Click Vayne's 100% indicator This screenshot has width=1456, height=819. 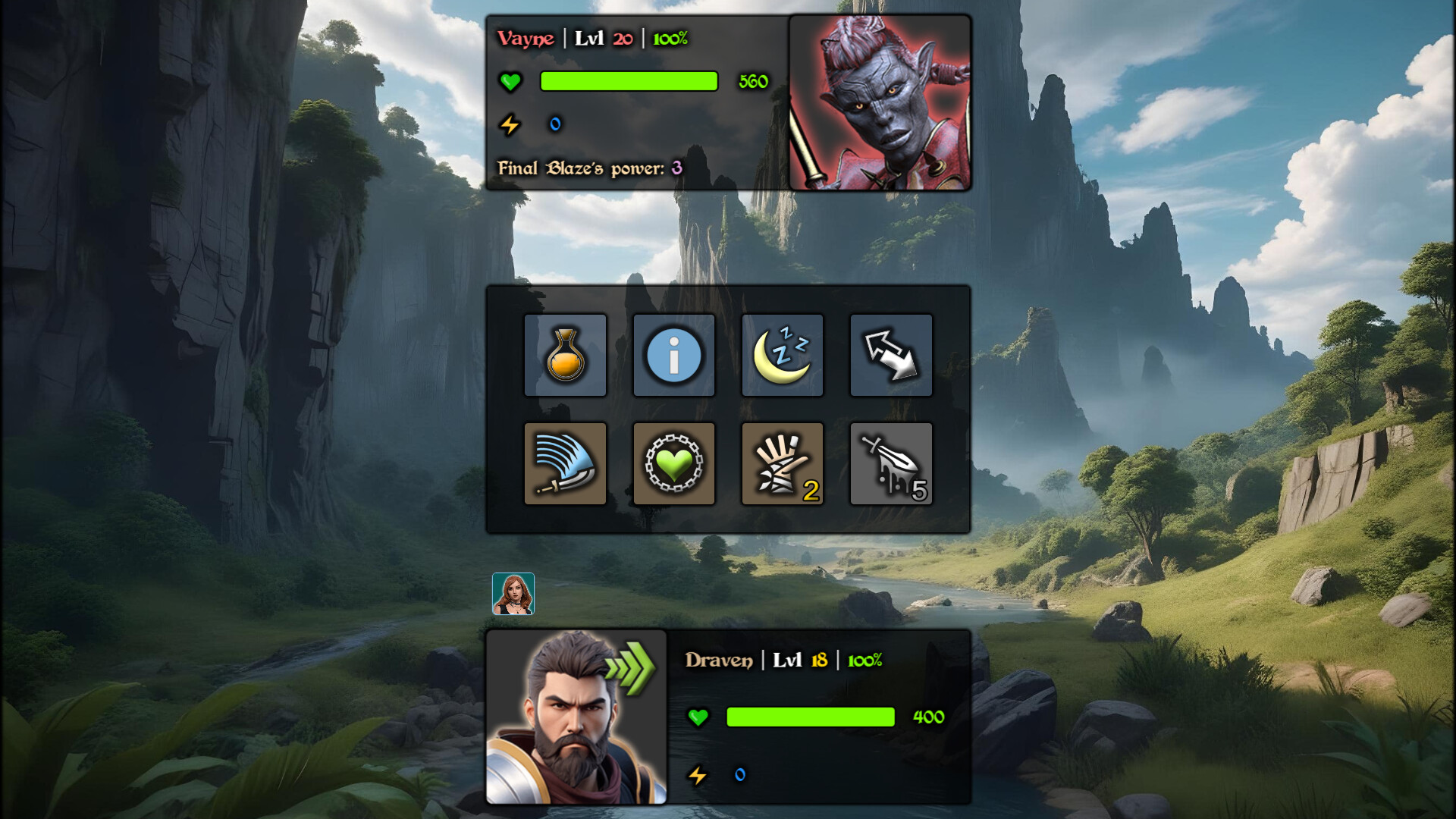[670, 38]
